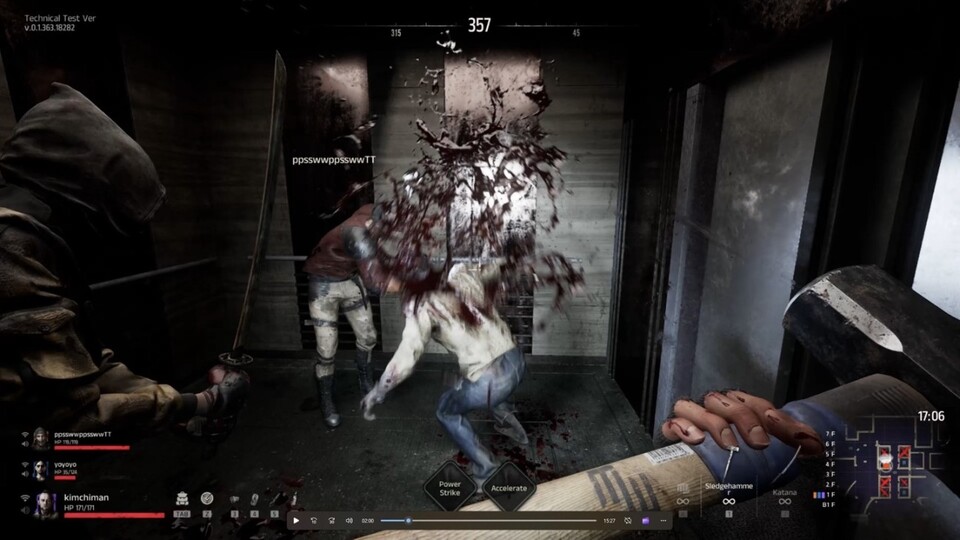
Task: Click kimchiman's player portrait
Action: [x=46, y=505]
